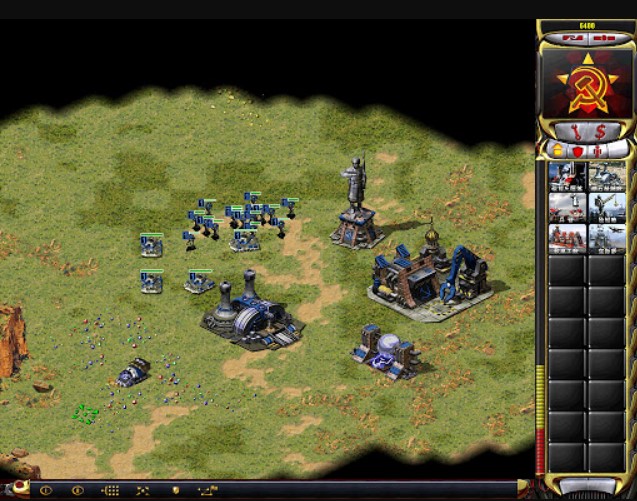Toggle the waypoint planning mode icon

209,491
